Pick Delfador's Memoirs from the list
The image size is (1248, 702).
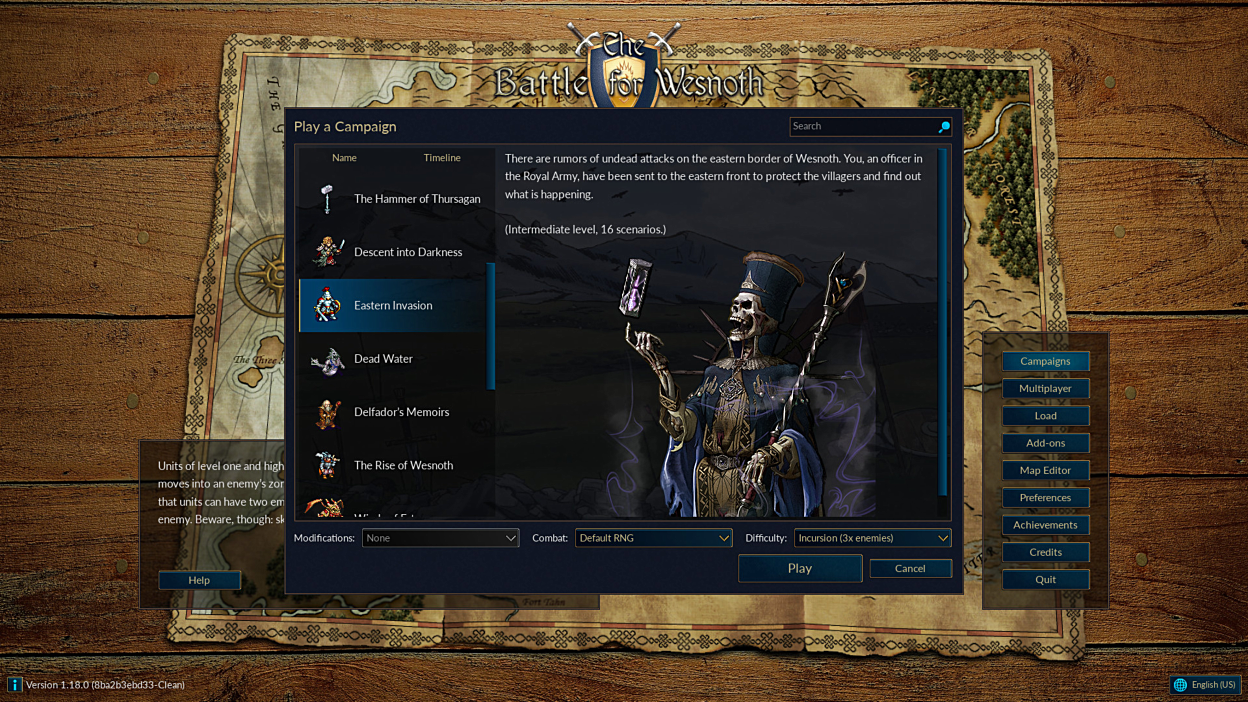[396, 412]
